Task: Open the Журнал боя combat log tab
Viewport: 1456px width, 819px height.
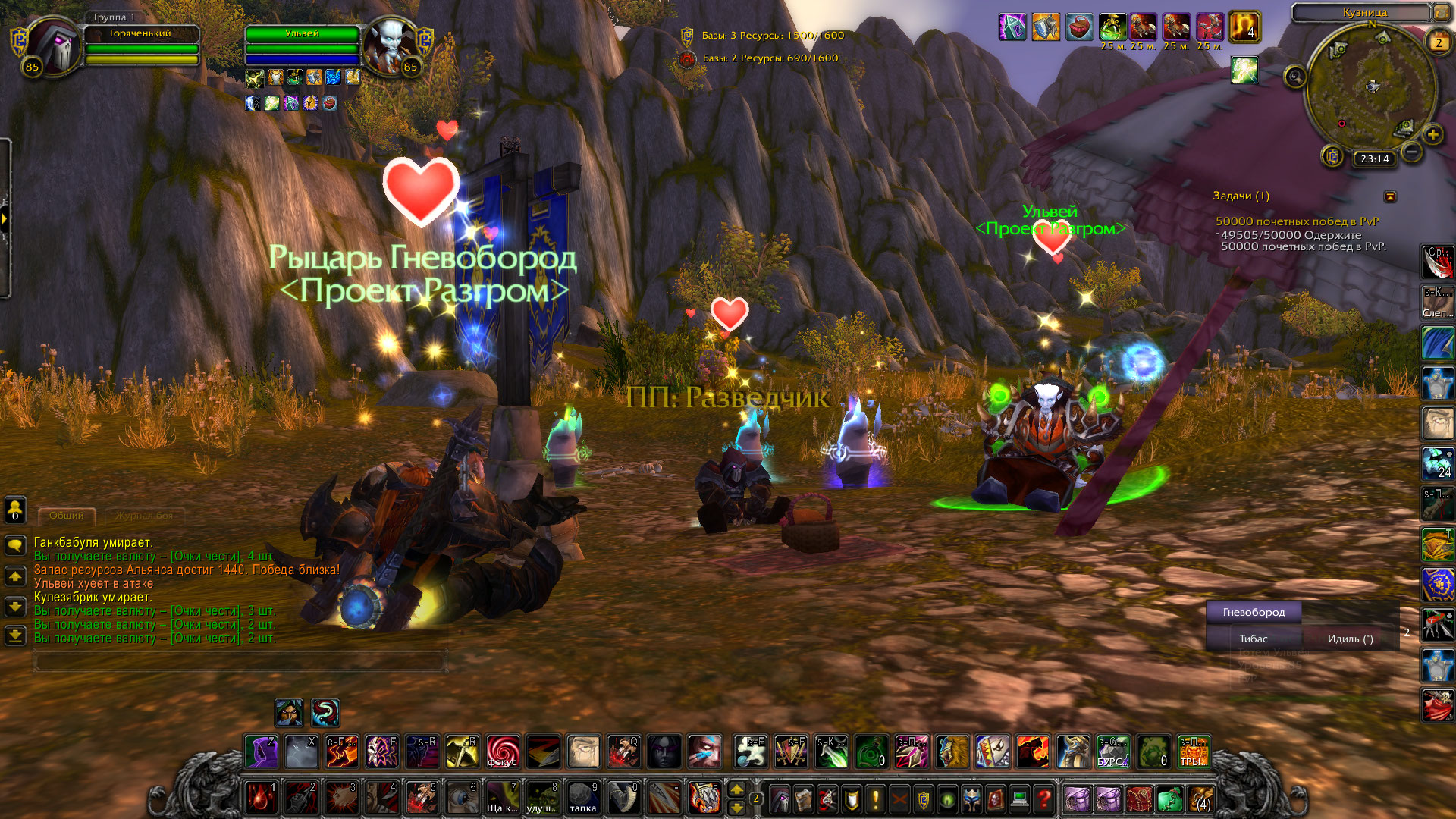Action: [x=144, y=516]
